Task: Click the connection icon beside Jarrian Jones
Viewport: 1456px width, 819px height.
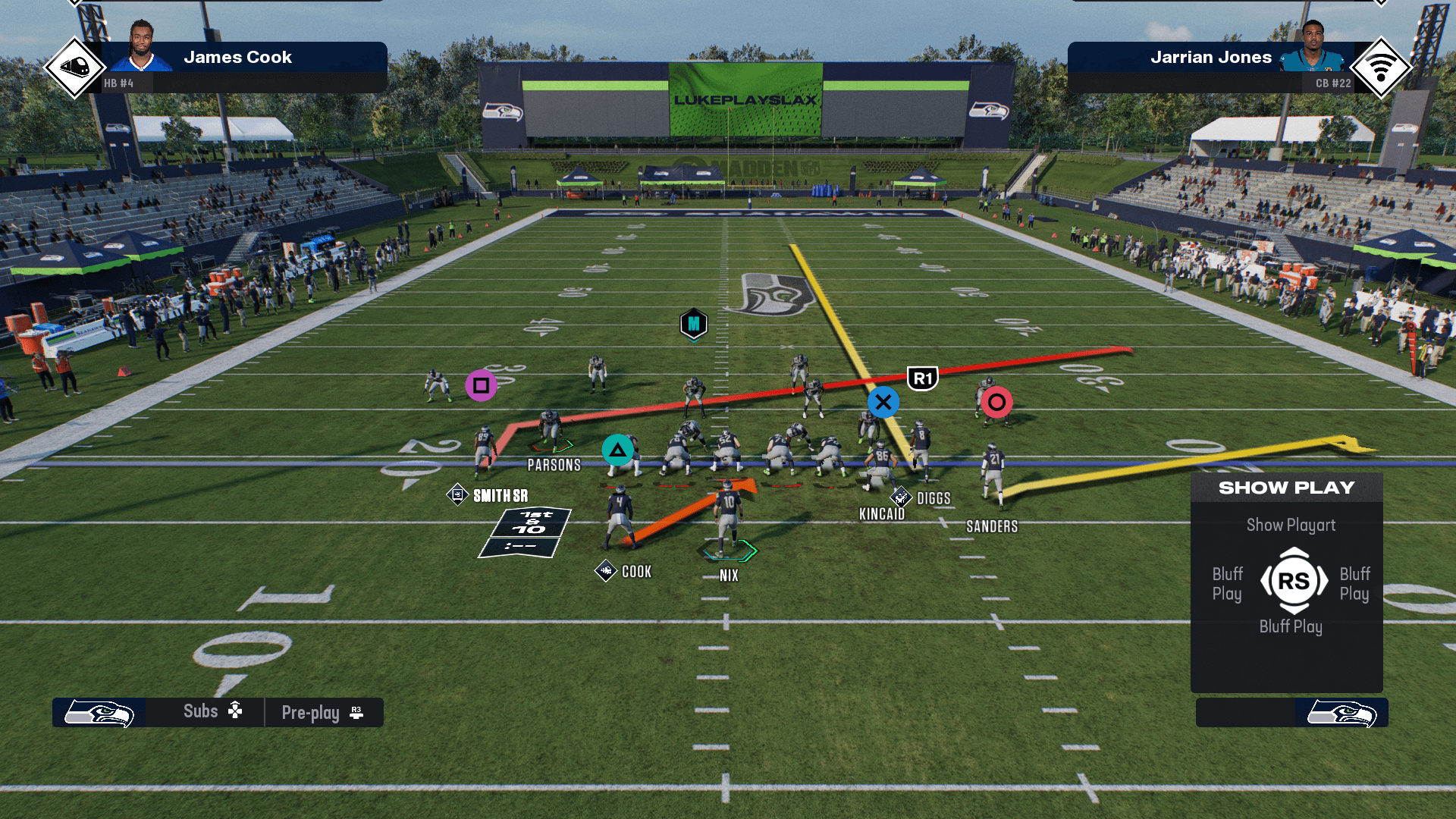Action: 1380,67
